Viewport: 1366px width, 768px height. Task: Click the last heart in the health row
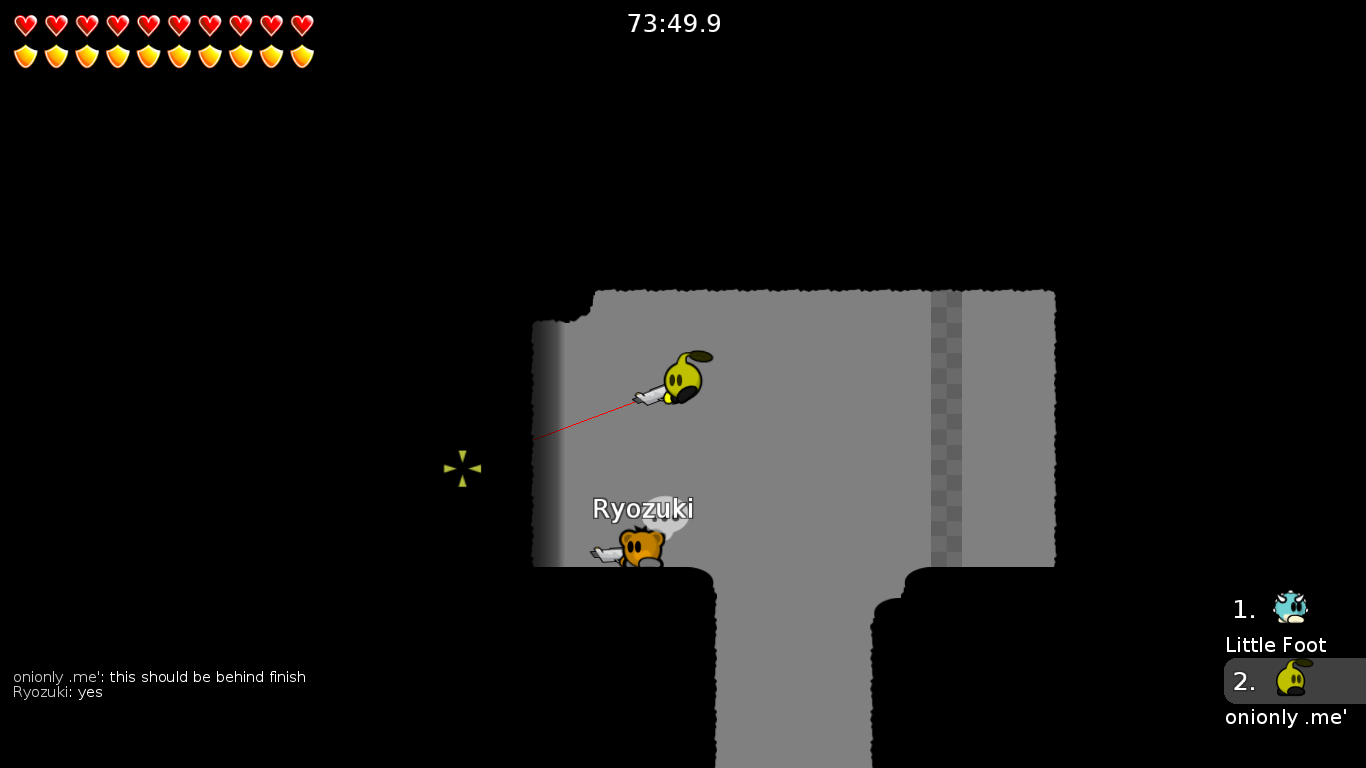click(300, 24)
